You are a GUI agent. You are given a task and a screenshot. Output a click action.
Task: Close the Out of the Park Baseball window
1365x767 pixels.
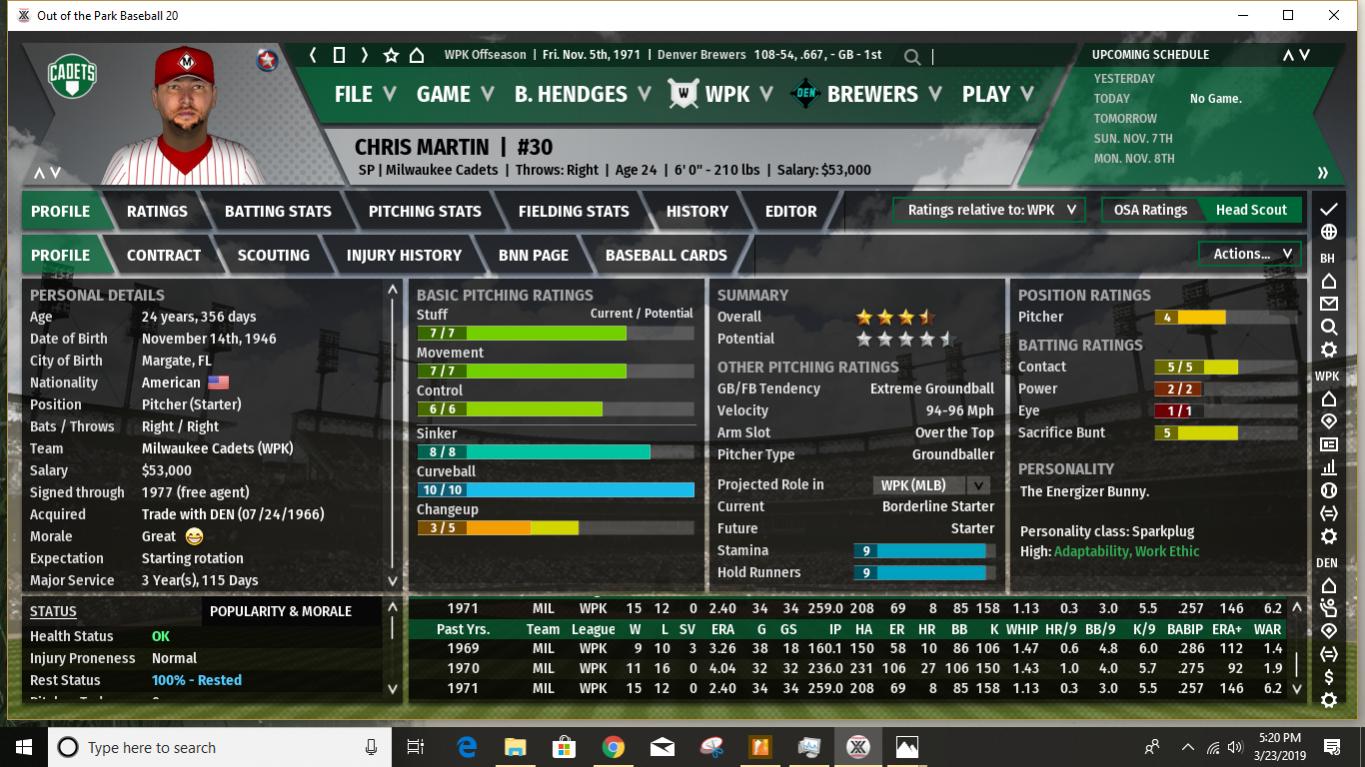[x=1334, y=15]
